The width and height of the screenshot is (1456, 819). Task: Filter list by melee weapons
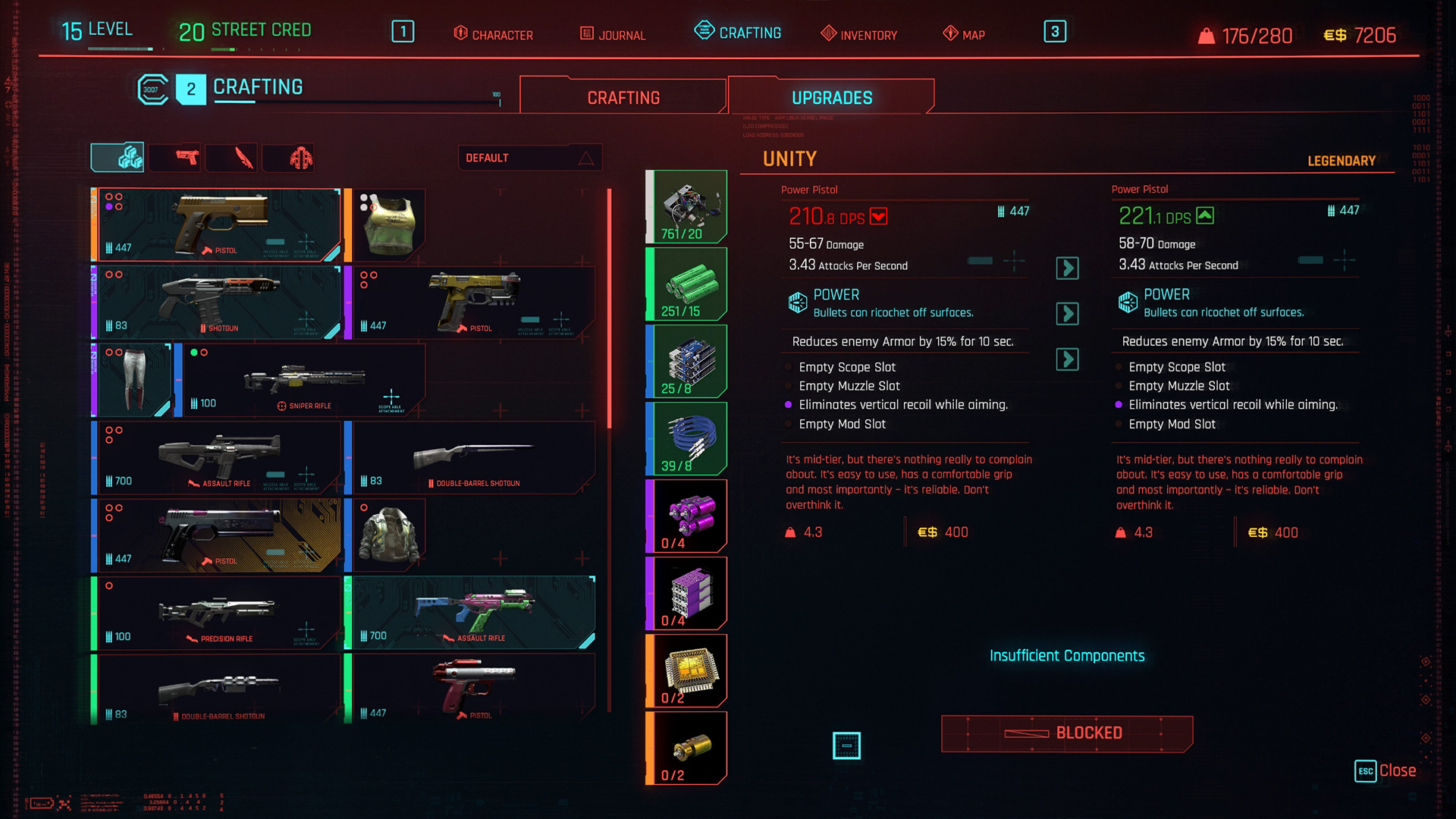pos(243,158)
